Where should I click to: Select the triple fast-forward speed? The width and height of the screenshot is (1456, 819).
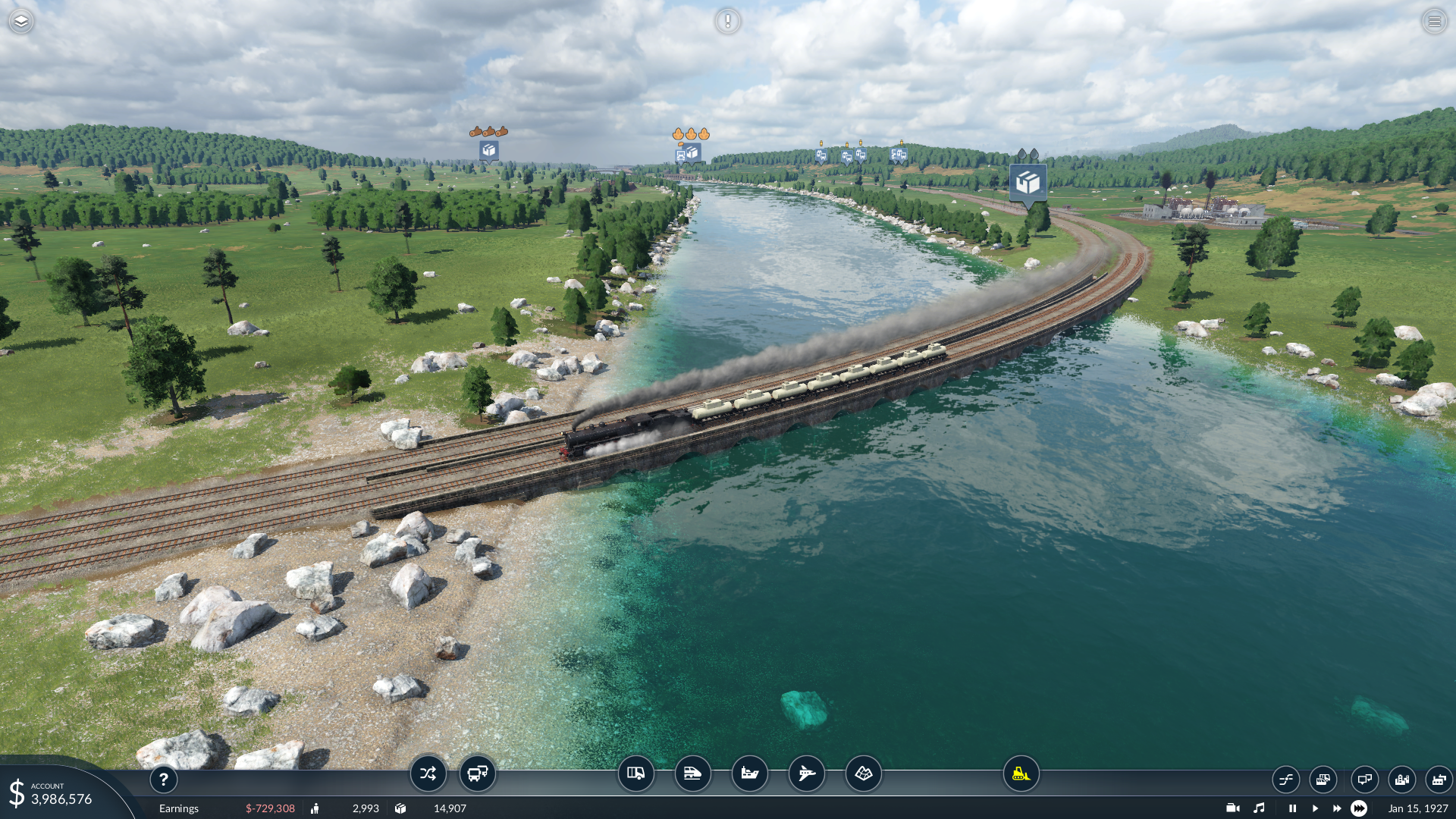[x=1359, y=808]
